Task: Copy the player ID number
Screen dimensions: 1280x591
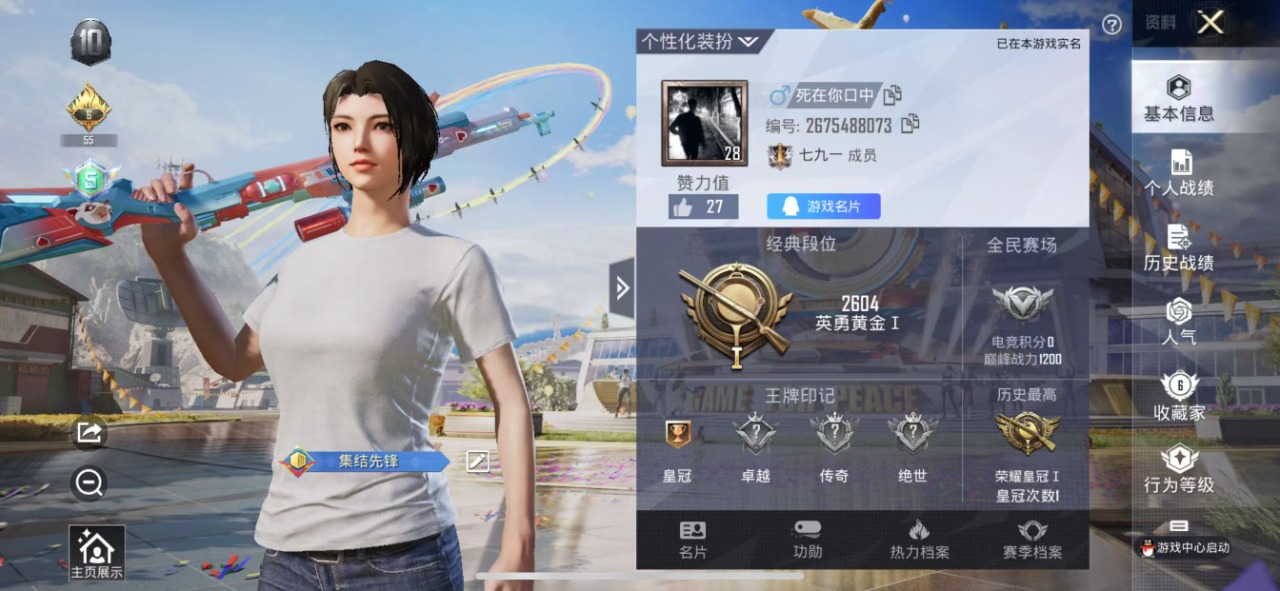Action: click(x=911, y=125)
